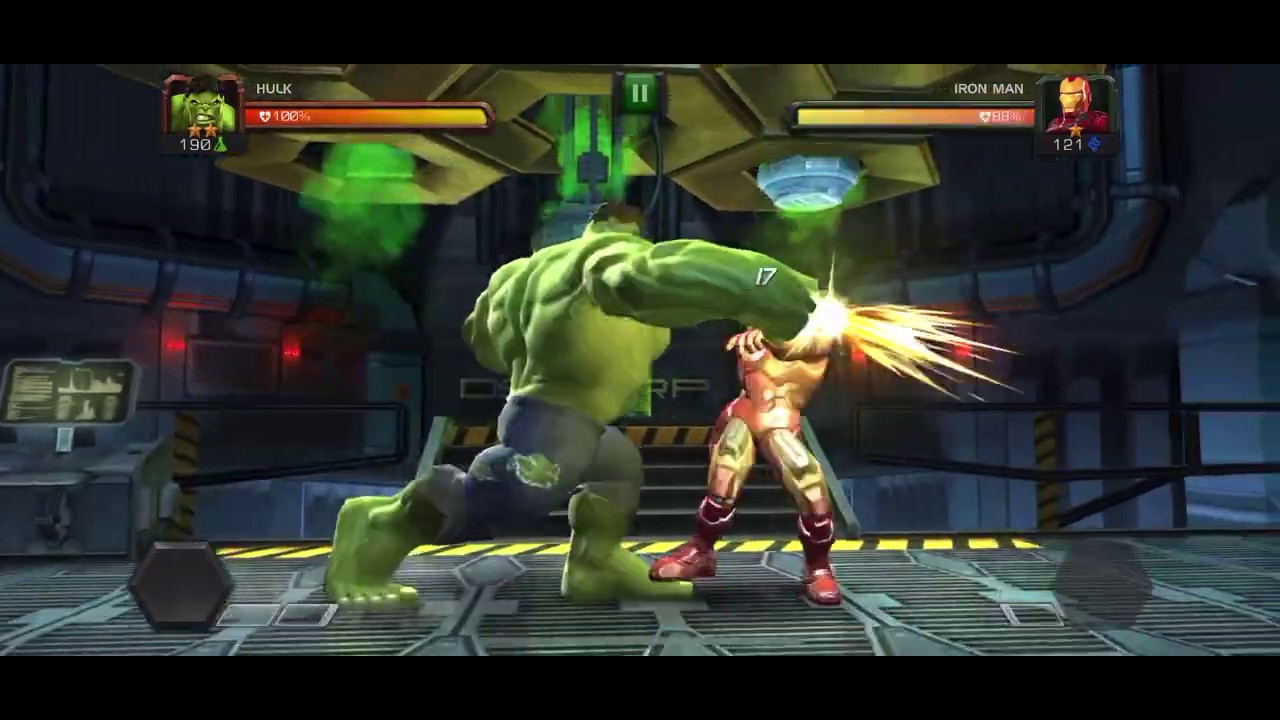Click the green pause button at top center

[x=640, y=94]
